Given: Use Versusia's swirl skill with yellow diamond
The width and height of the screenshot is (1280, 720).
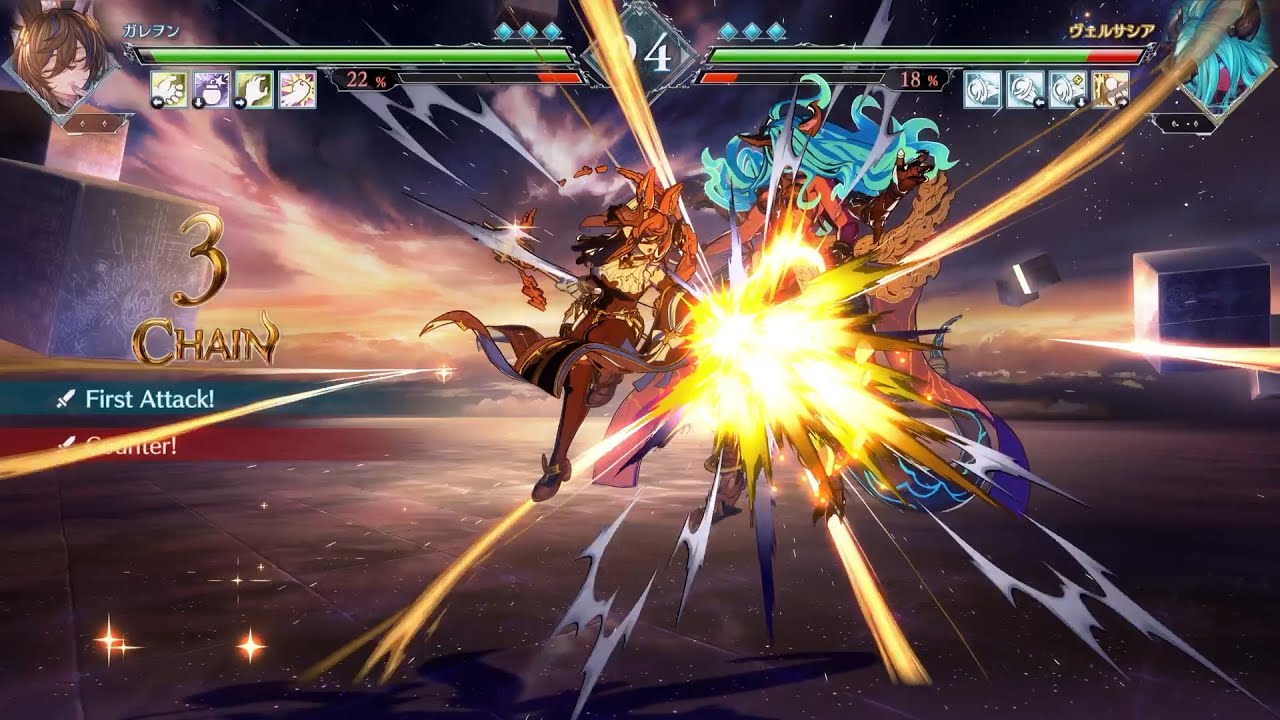Looking at the screenshot, I should (1067, 89).
